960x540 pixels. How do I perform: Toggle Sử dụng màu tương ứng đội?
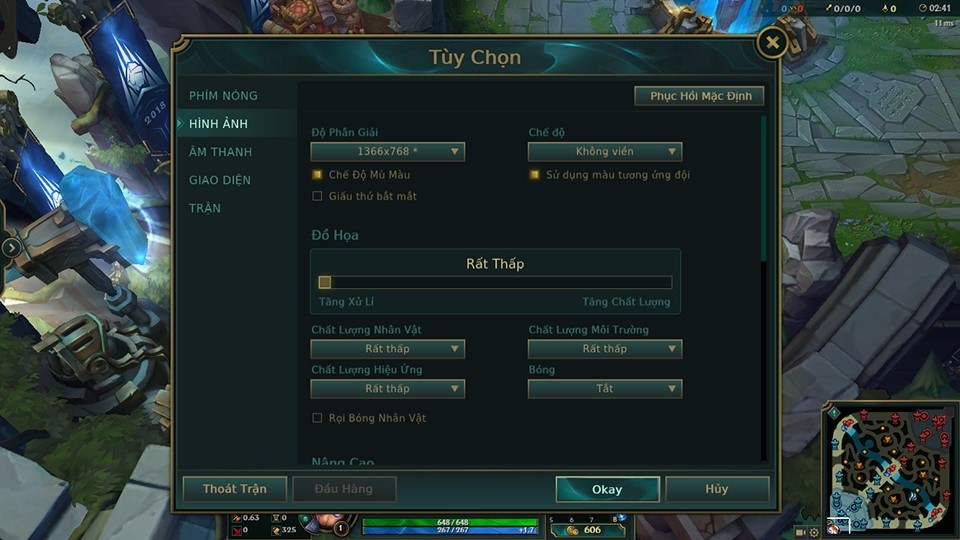tap(535, 175)
